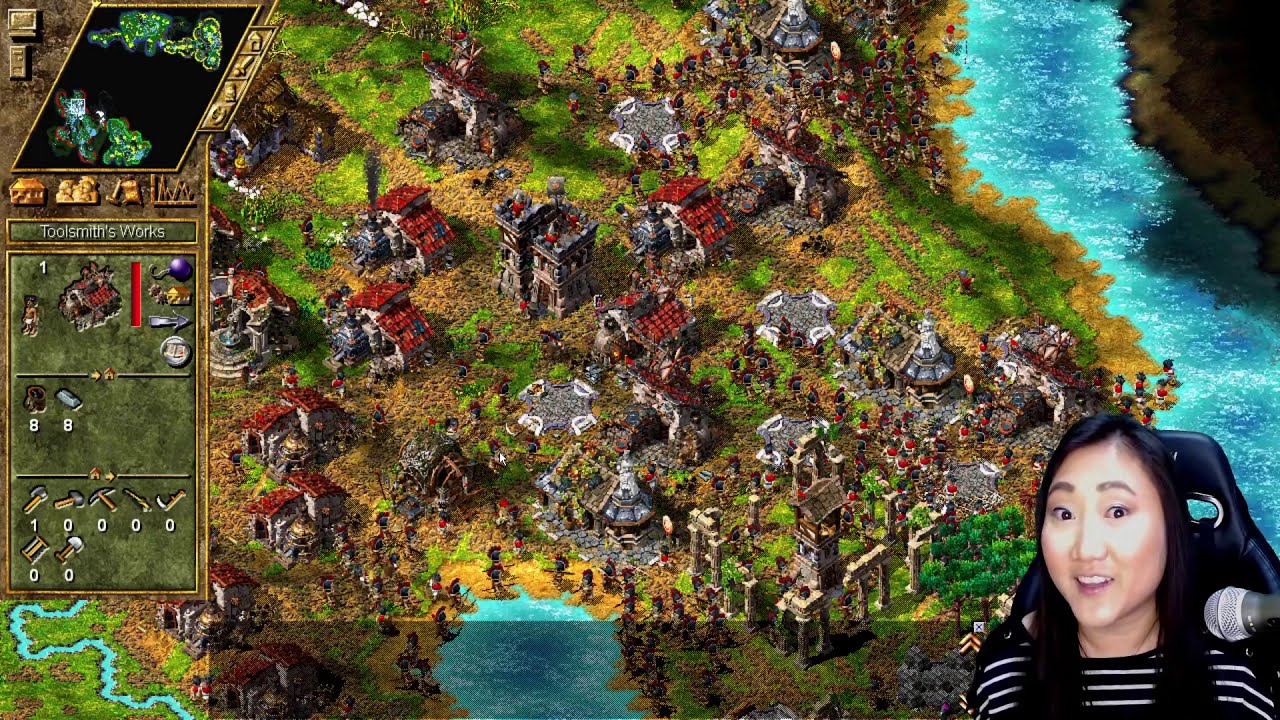Viewport: 1280px width, 720px height.
Task: Open the goods menu tab
Action: [x=126, y=190]
